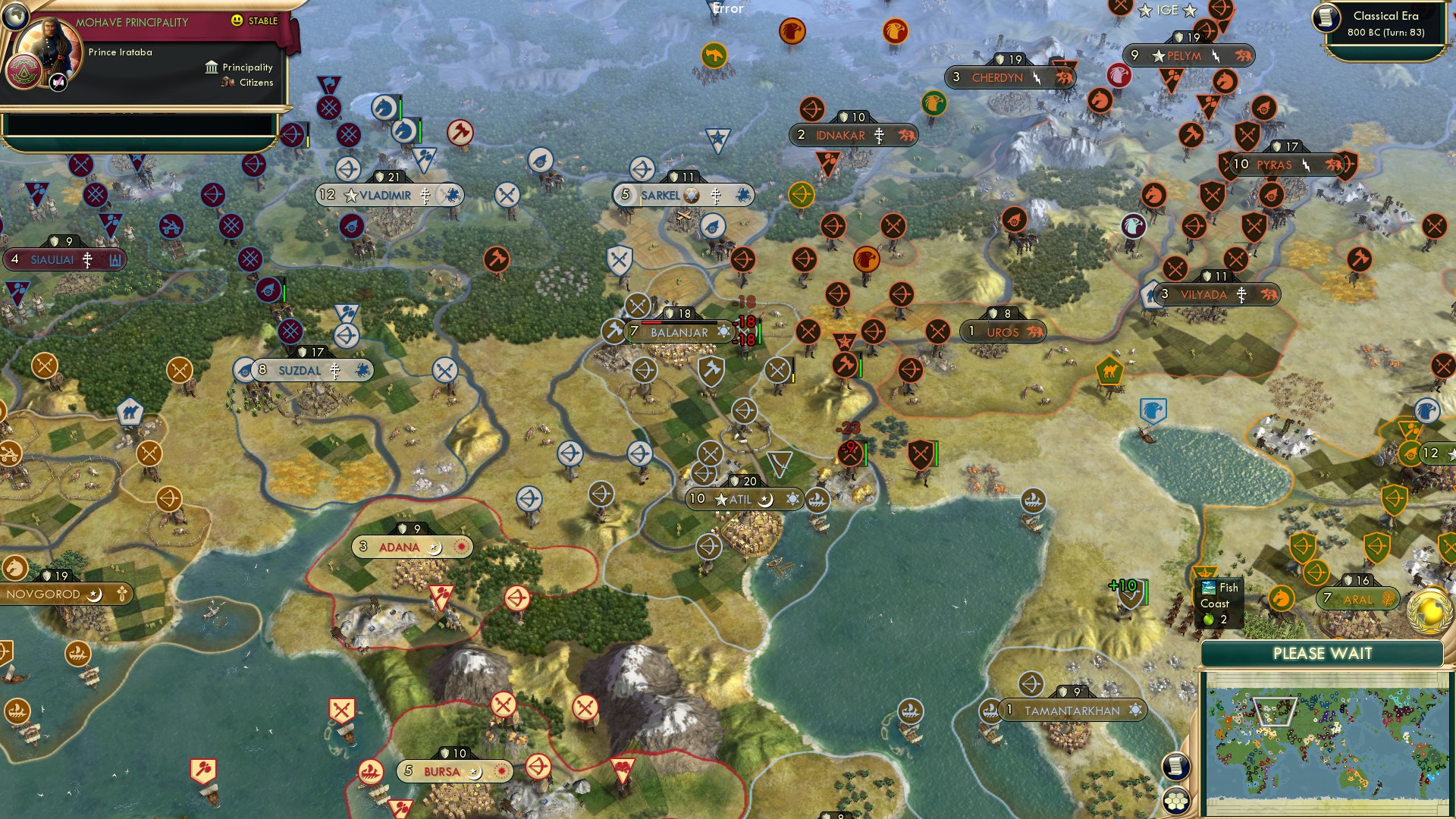1456x819 pixels.
Task: Click the Principality government temple icon
Action: coord(212,67)
